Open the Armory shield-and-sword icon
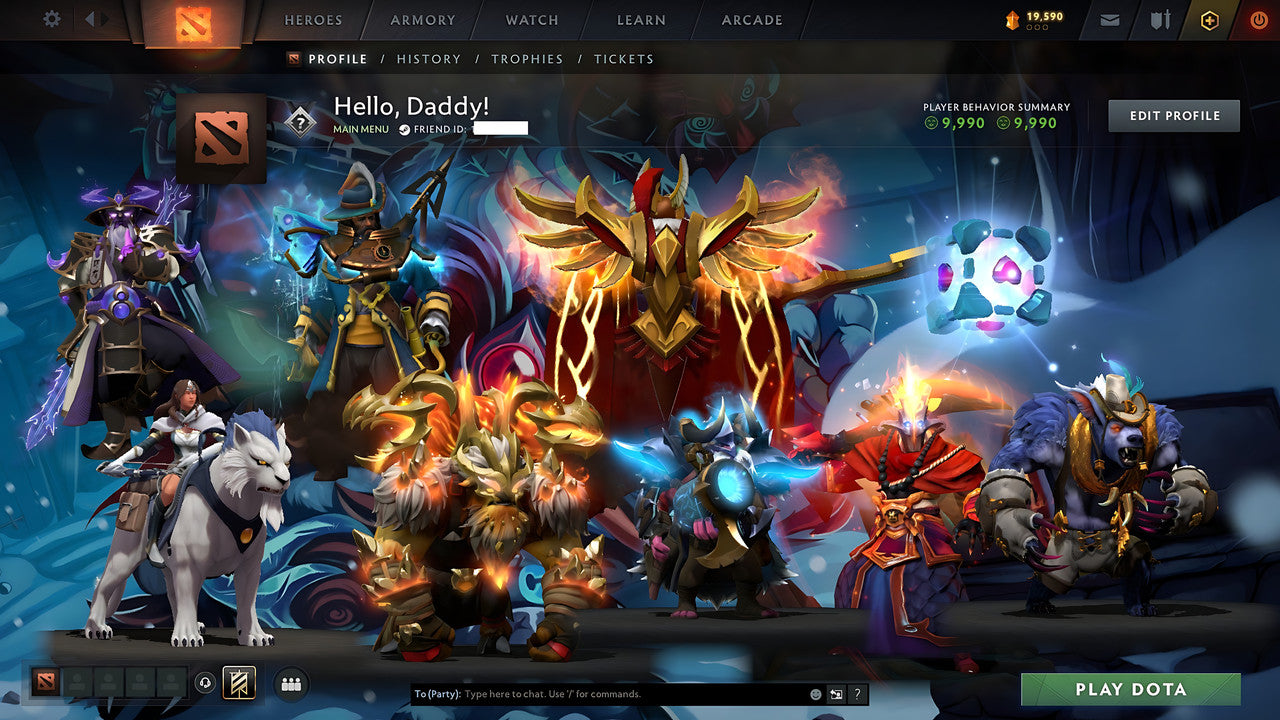Screen dimensions: 1280x720 [x=1162, y=19]
